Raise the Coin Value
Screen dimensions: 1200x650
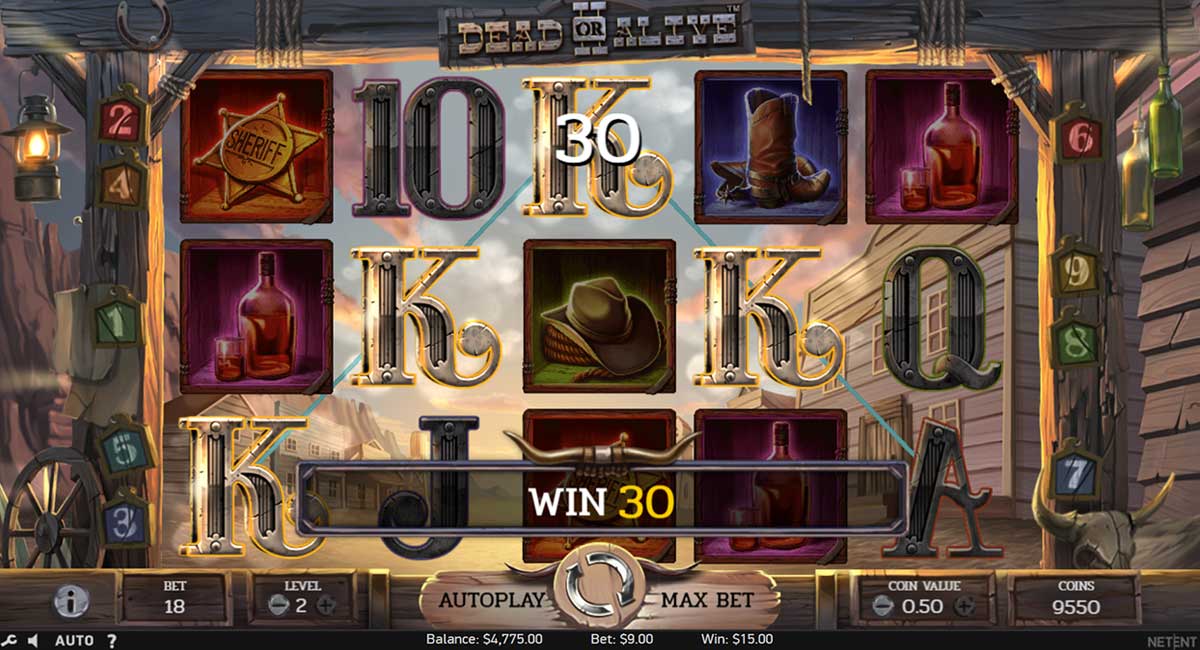(x=964, y=606)
